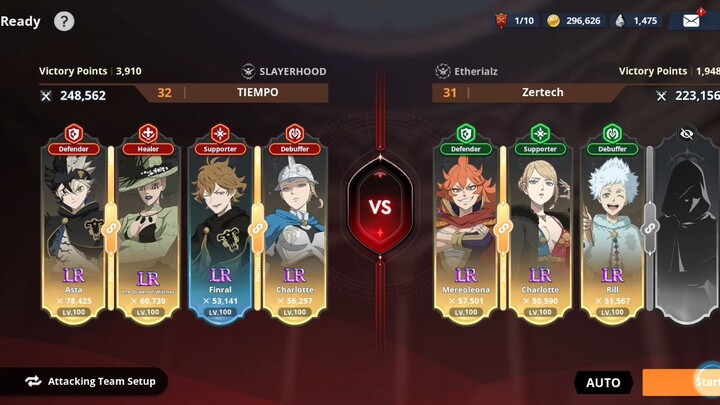View player TIEMPO's name banner
720x405 pixels.
pyautogui.click(x=258, y=93)
